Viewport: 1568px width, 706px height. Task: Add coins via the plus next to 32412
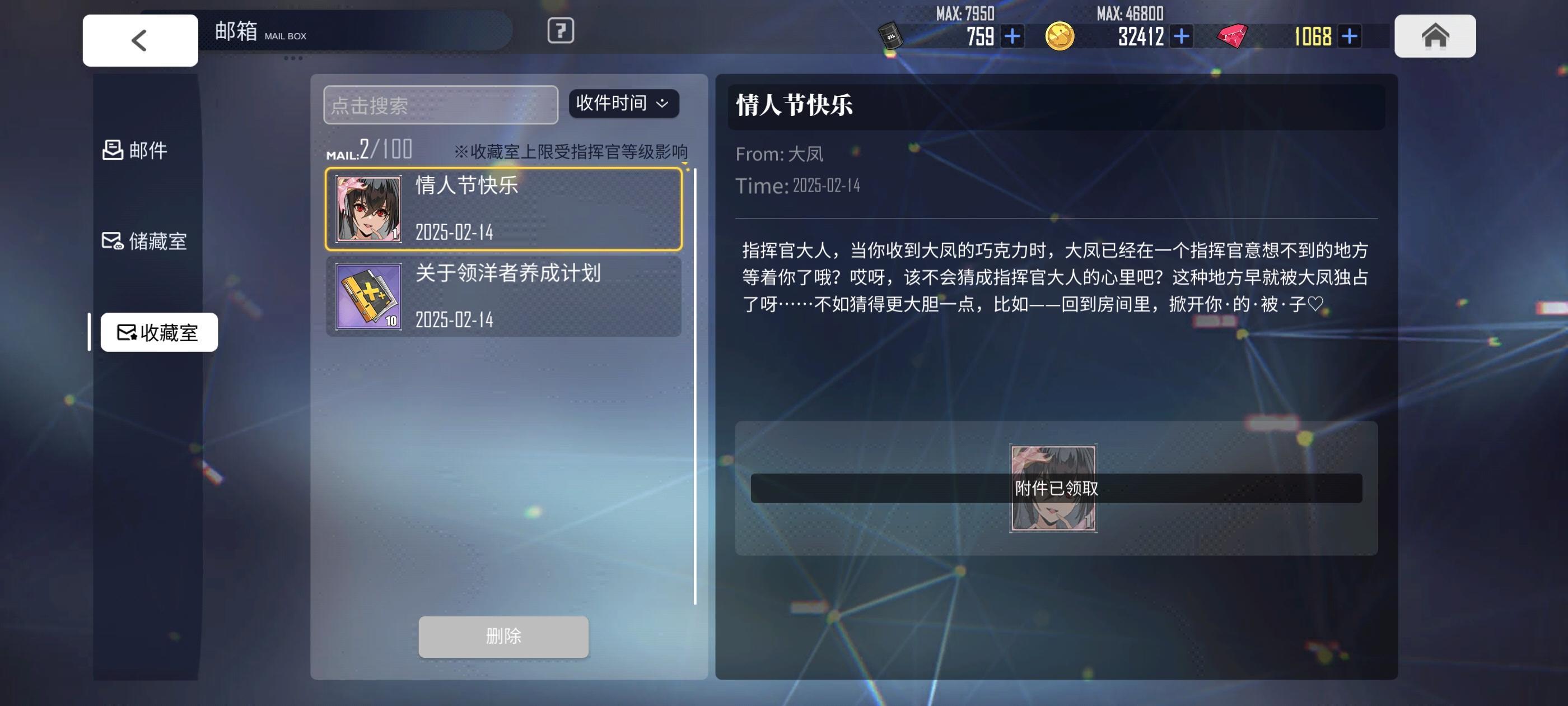pyautogui.click(x=1181, y=36)
